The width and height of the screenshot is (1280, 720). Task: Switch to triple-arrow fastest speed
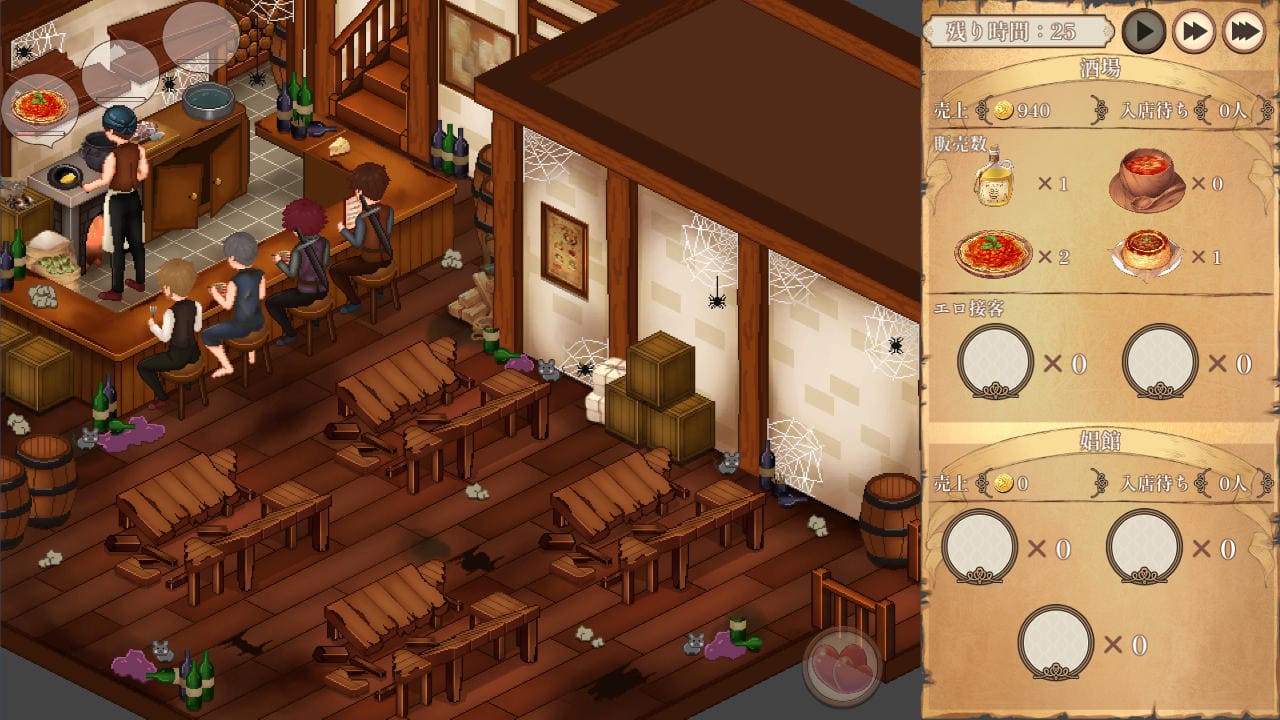click(1243, 32)
